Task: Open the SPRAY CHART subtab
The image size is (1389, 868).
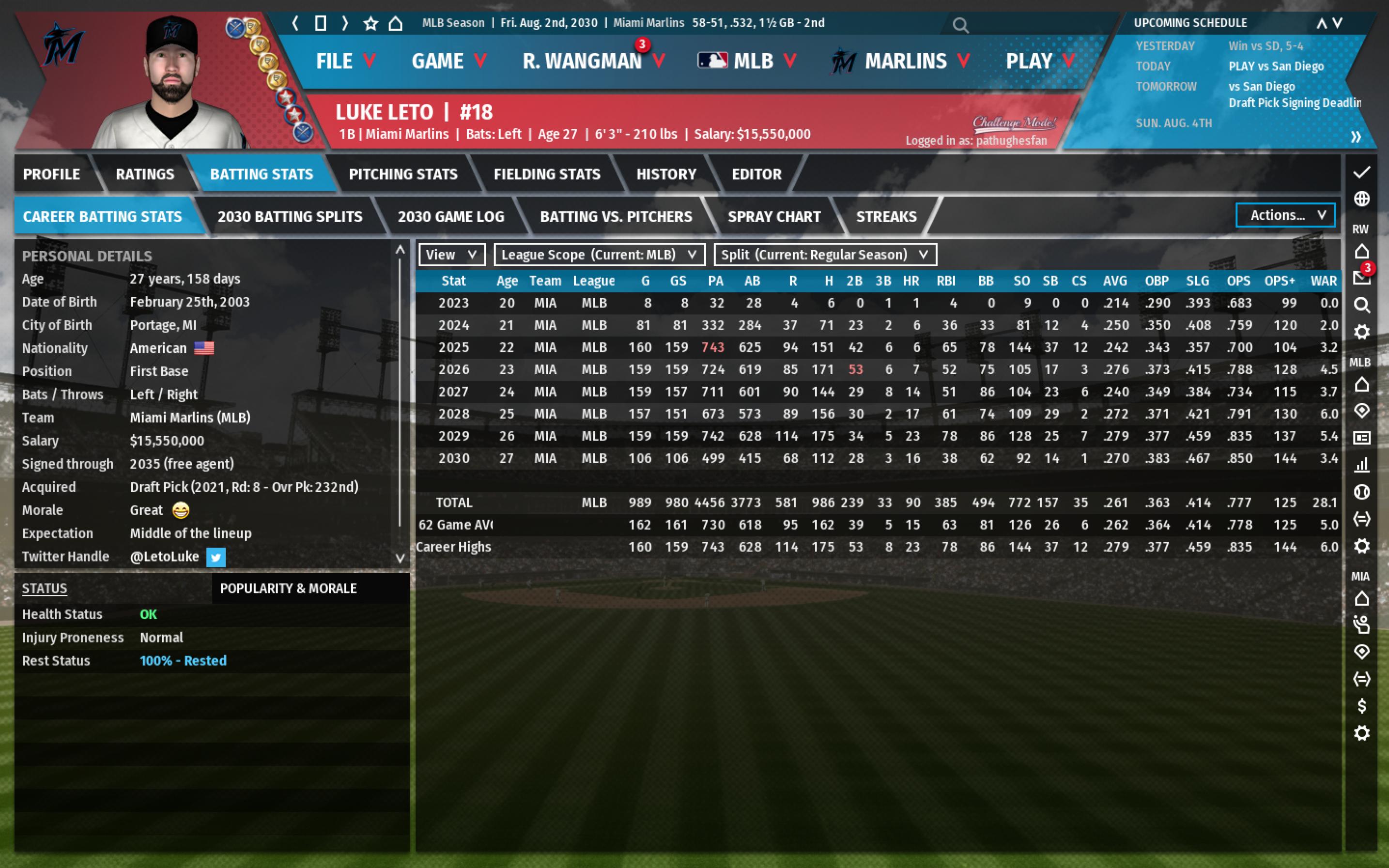Action: [773, 216]
